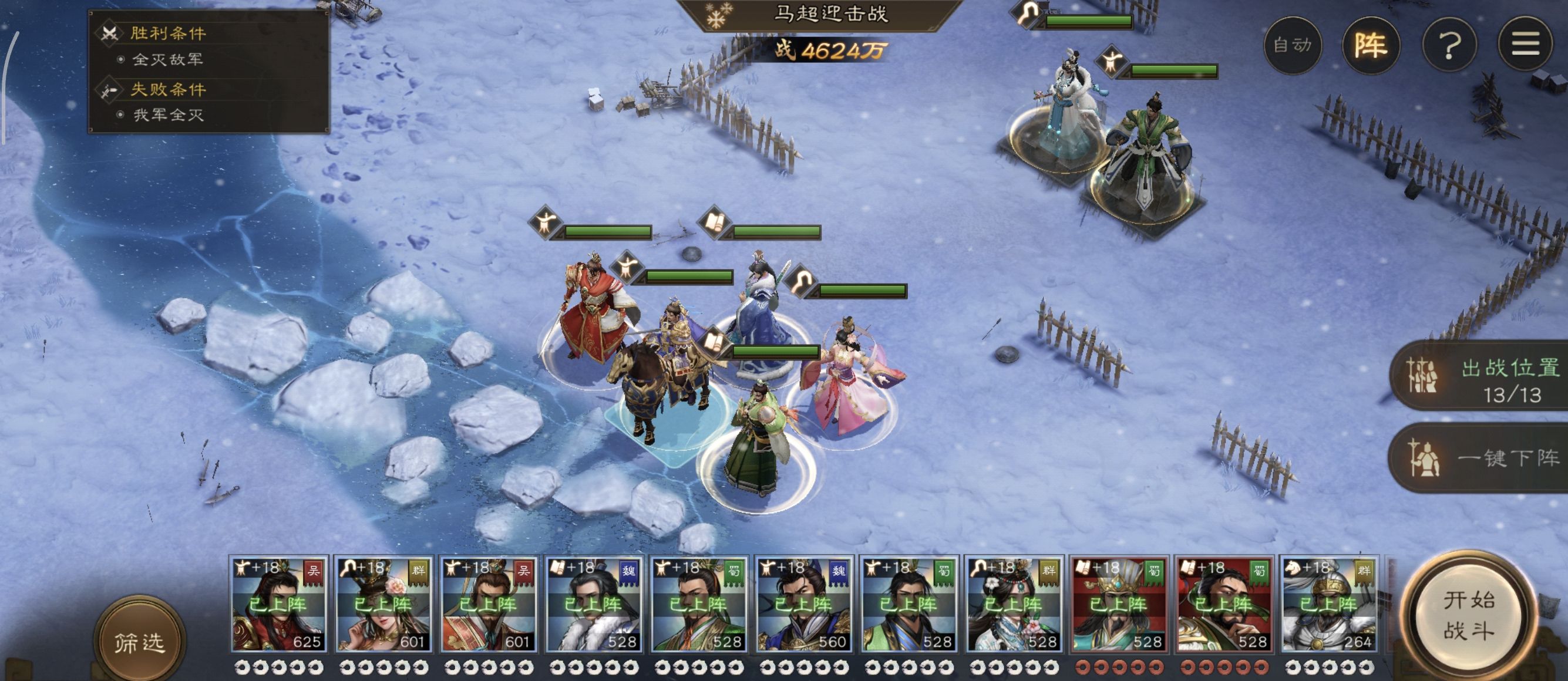Open the 阵 formation menu
The height and width of the screenshot is (681, 1568).
pos(1371,45)
